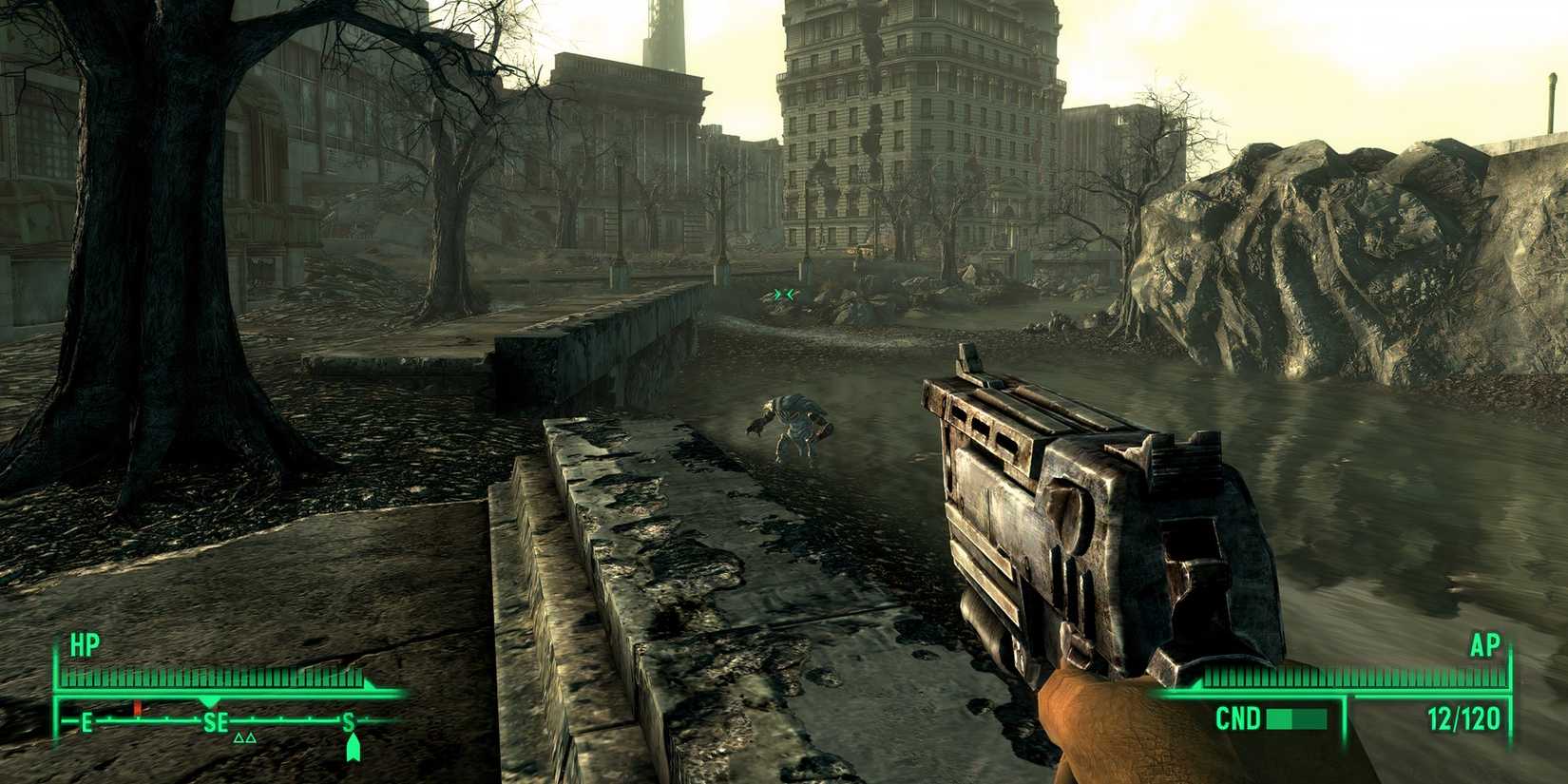Select the two triangle markers under the compass

point(245,737)
